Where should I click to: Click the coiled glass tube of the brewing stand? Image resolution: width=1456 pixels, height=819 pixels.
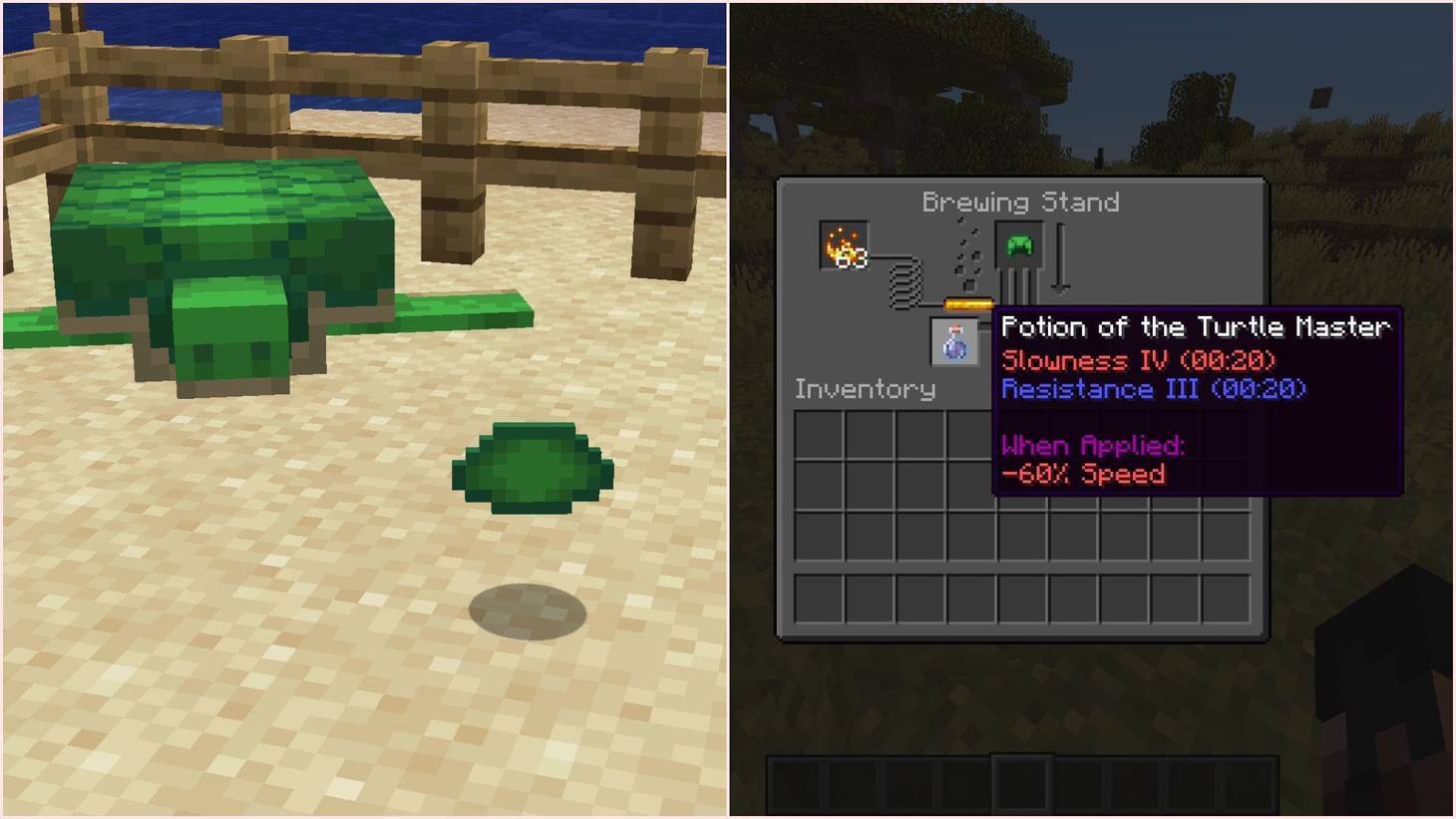click(x=908, y=287)
